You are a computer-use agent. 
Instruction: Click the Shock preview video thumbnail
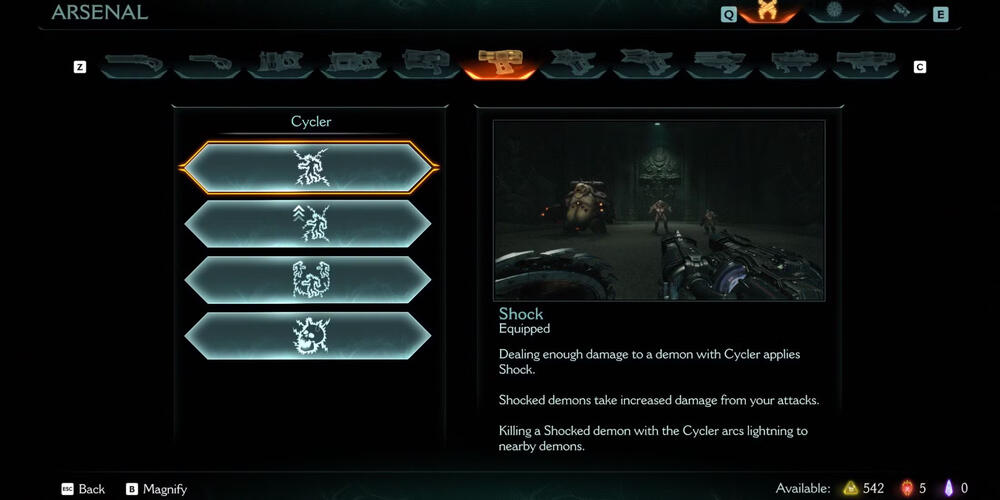[x=659, y=210]
